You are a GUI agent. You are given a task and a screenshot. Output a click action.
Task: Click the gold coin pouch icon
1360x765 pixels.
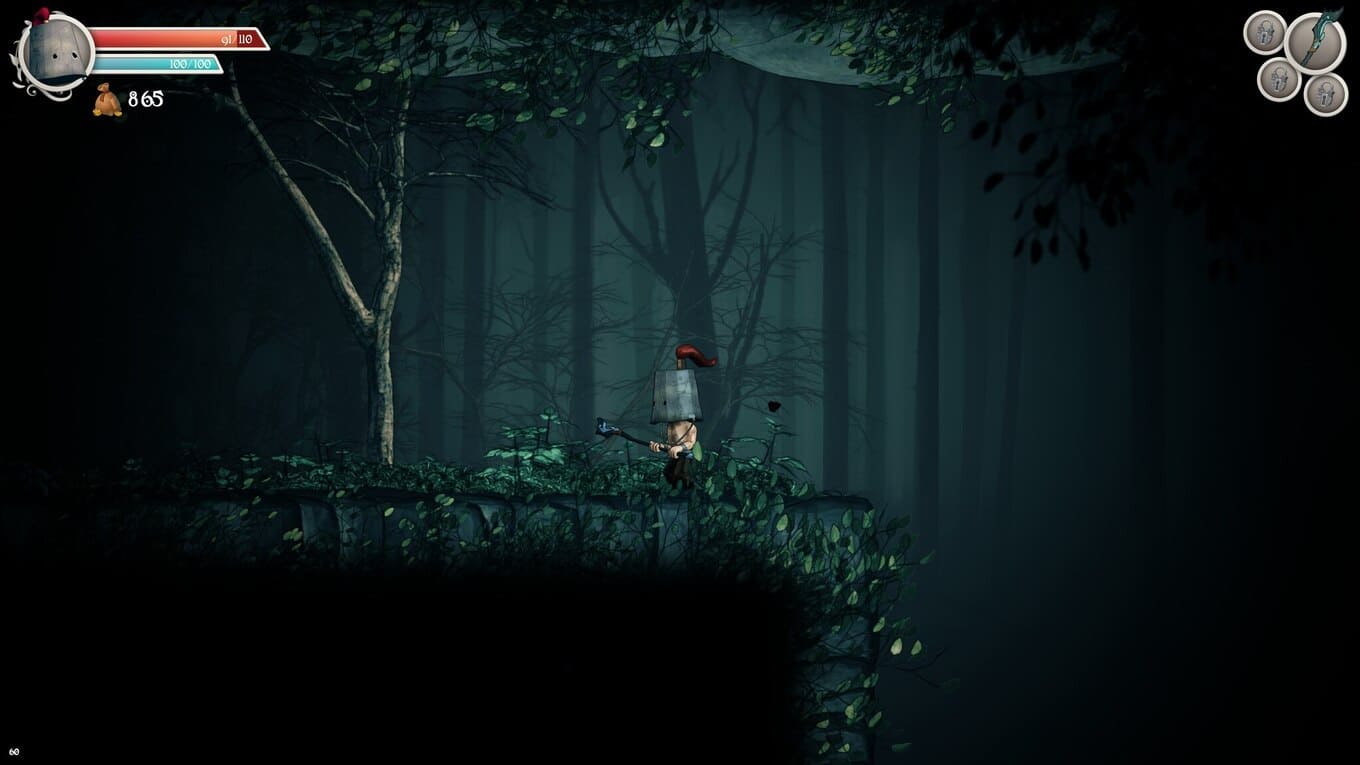[108, 101]
